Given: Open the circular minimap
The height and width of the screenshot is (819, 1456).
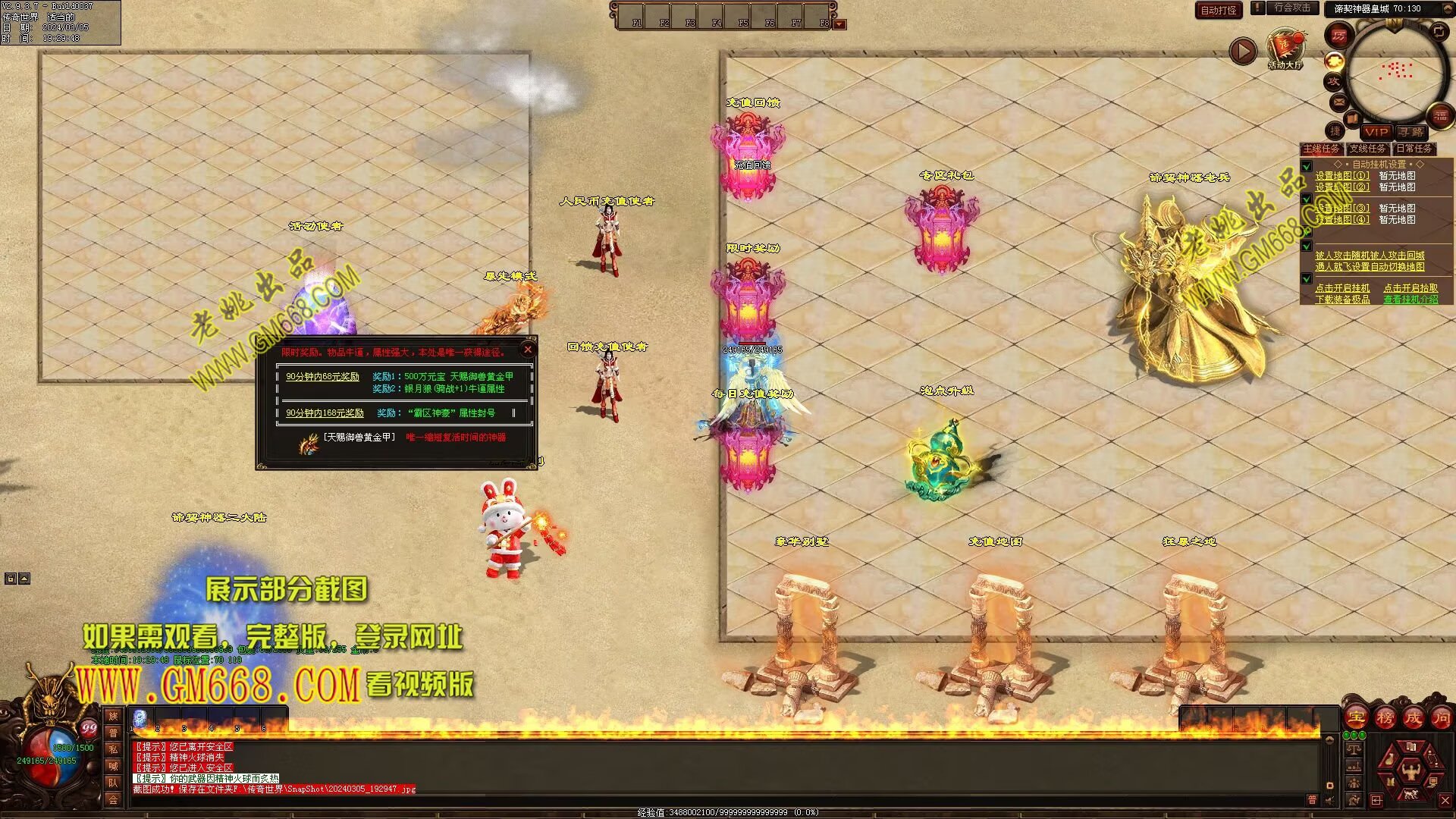Looking at the screenshot, I should coord(1395,72).
